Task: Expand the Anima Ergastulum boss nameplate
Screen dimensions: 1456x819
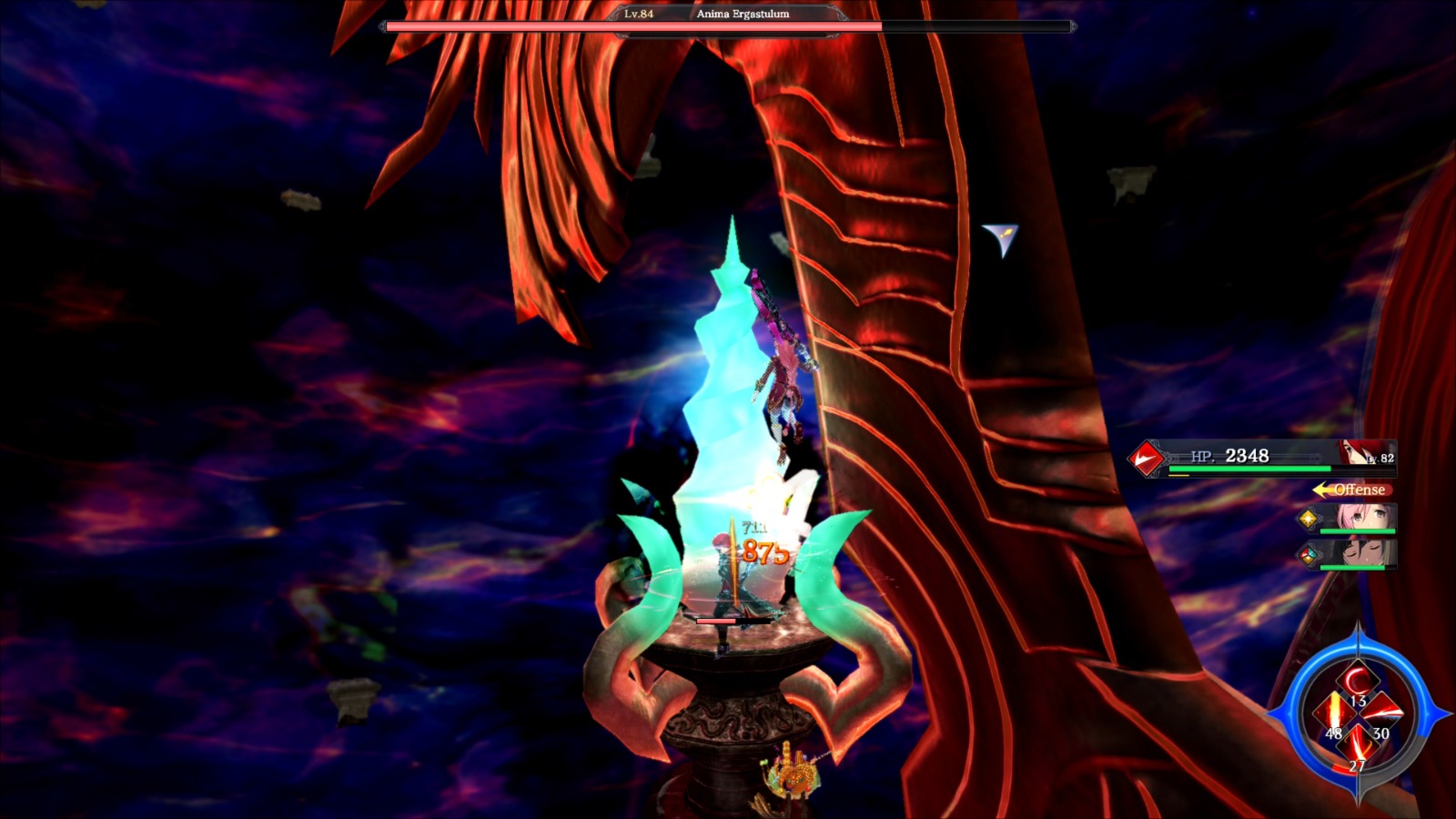Action: click(x=728, y=15)
